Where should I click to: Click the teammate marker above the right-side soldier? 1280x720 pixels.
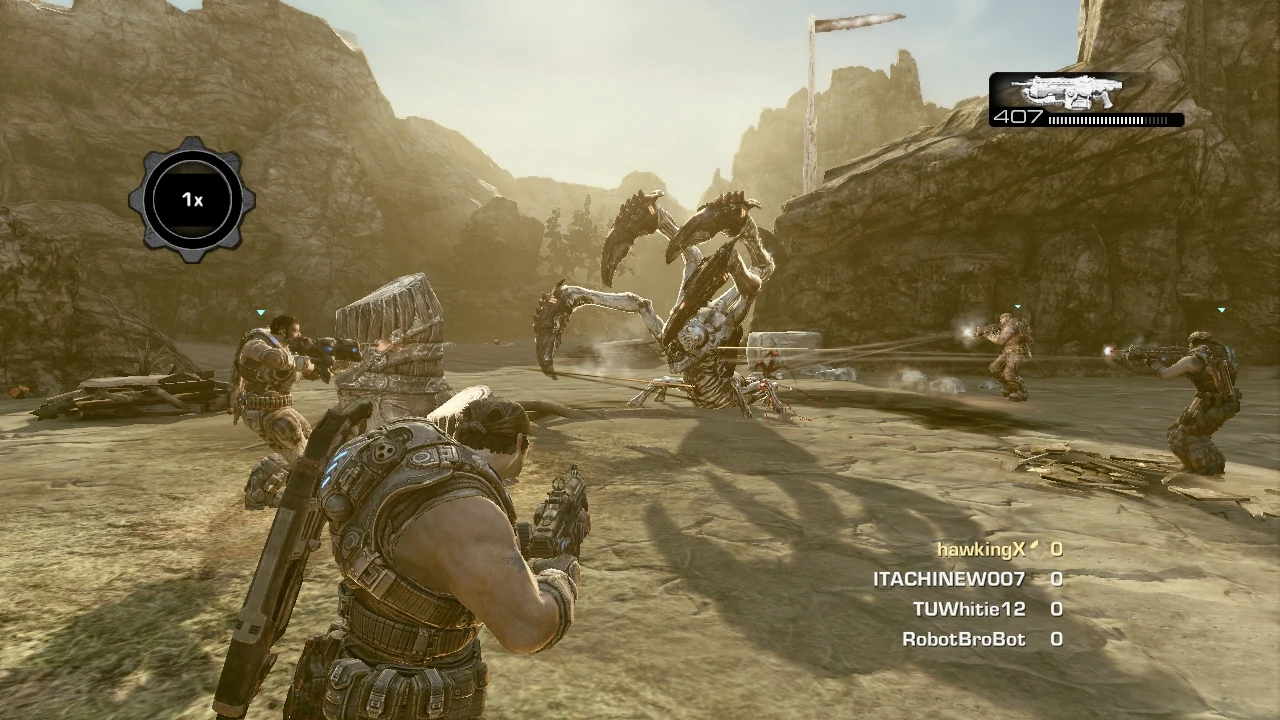[1017, 306]
